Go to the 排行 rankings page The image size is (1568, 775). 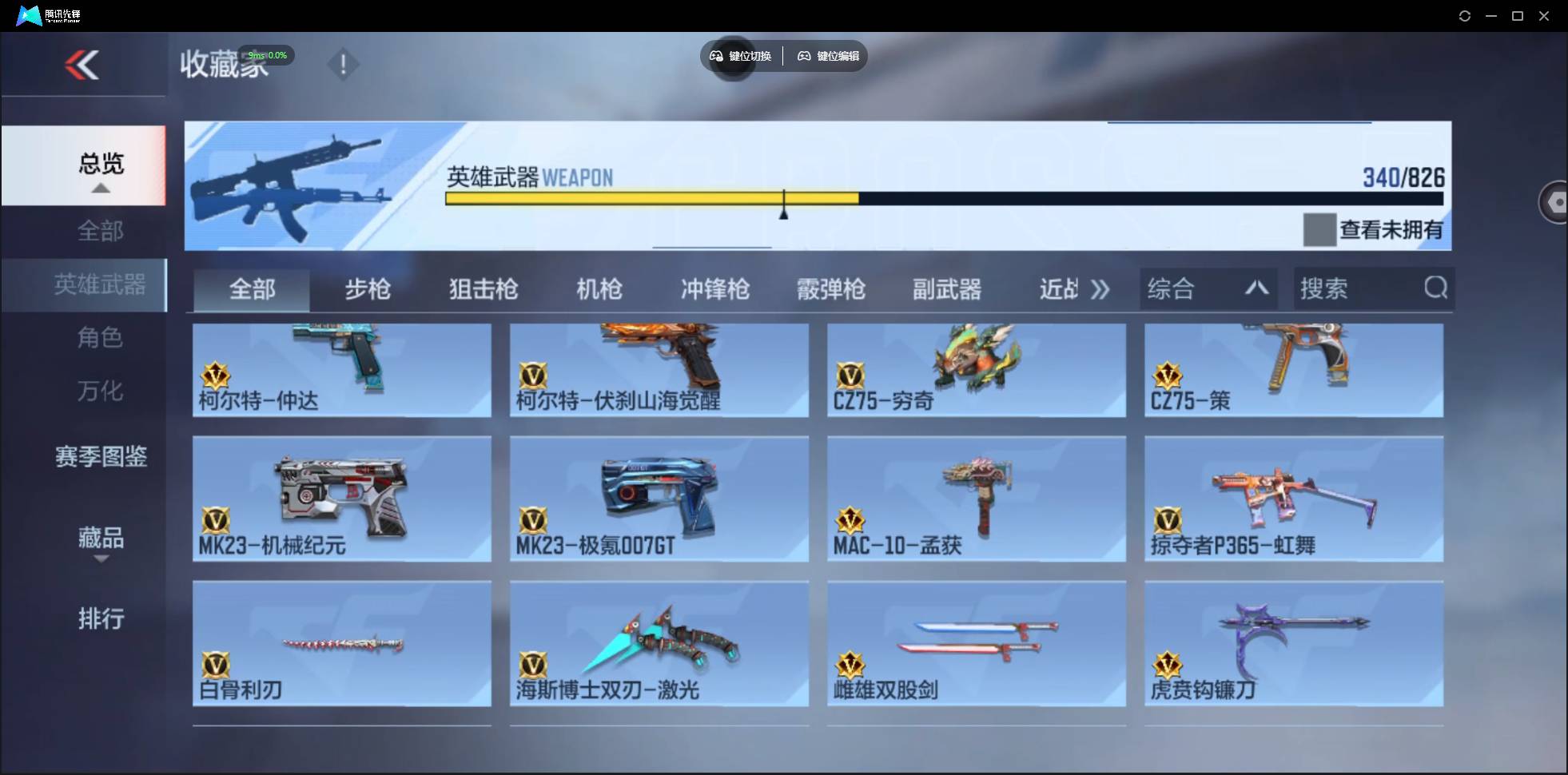click(101, 619)
